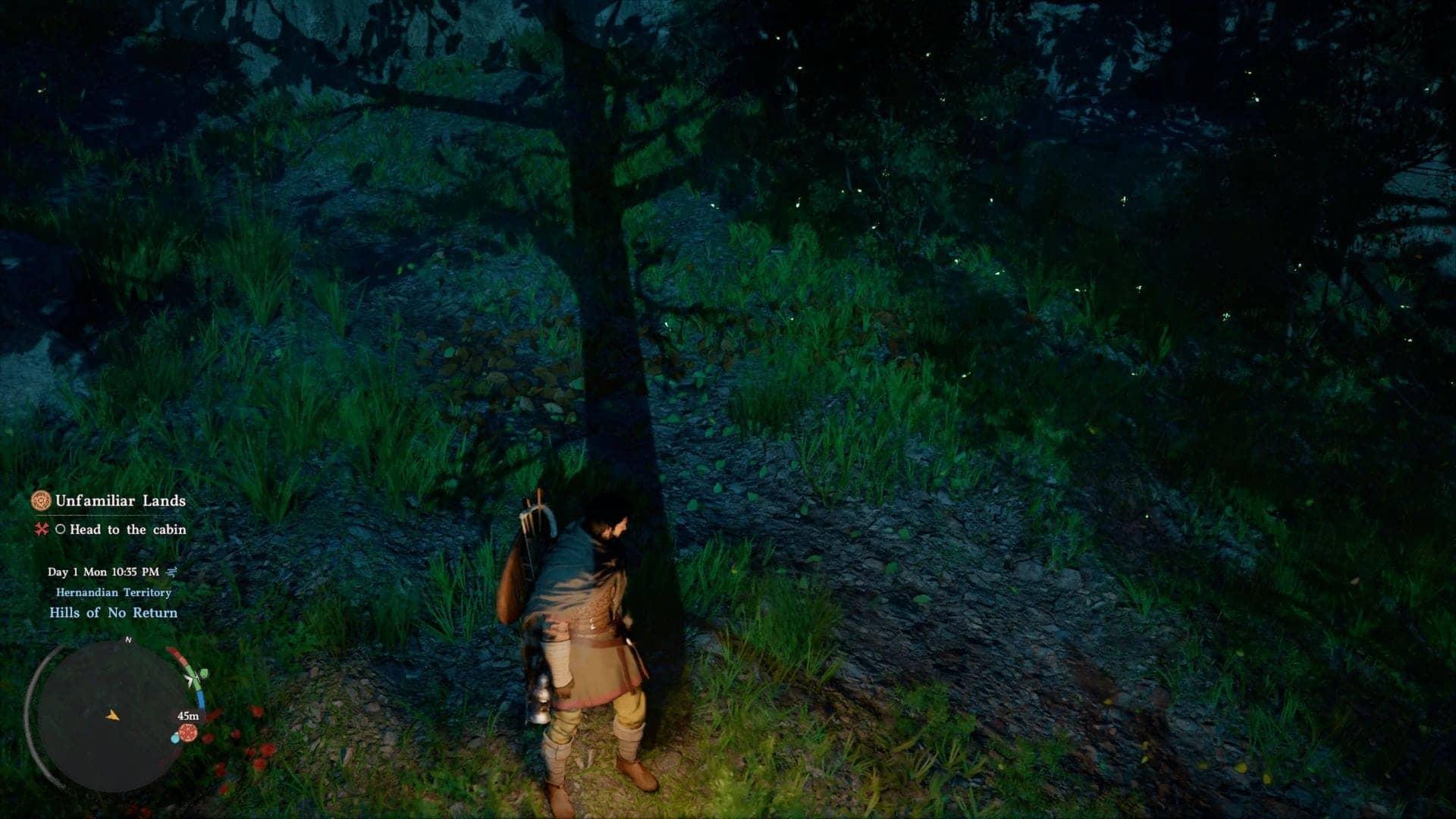Select the red quest marker badge on minimap
1456x819 pixels.
pos(188,733)
